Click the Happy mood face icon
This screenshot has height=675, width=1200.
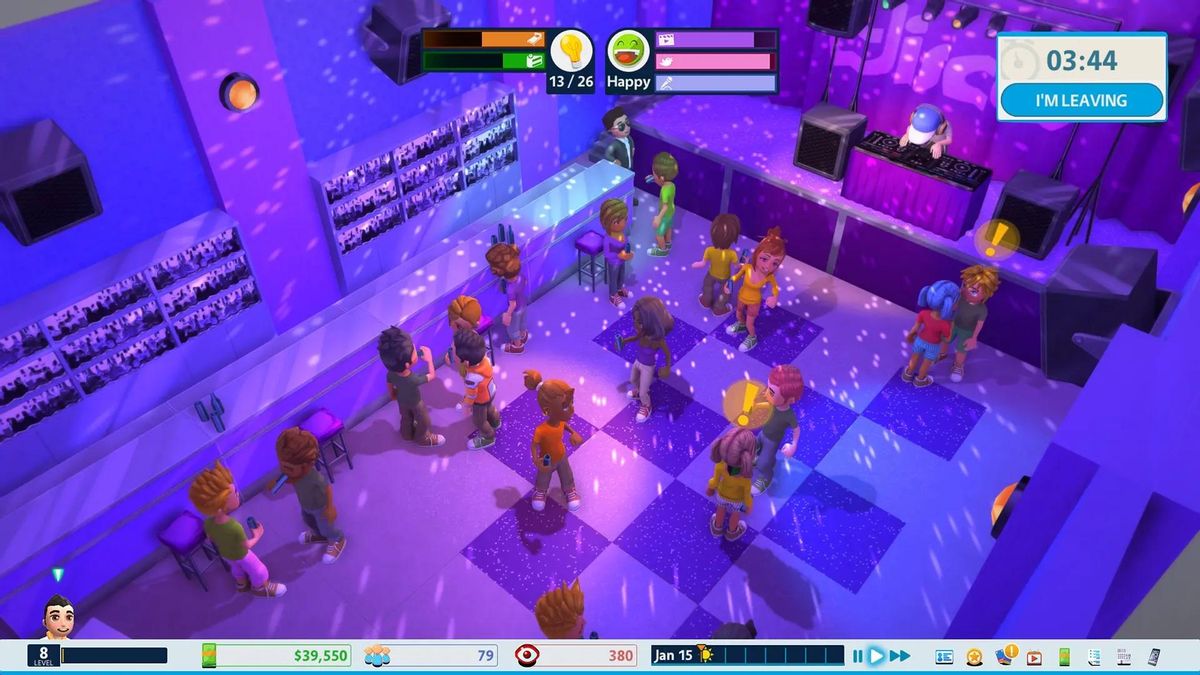(x=628, y=50)
